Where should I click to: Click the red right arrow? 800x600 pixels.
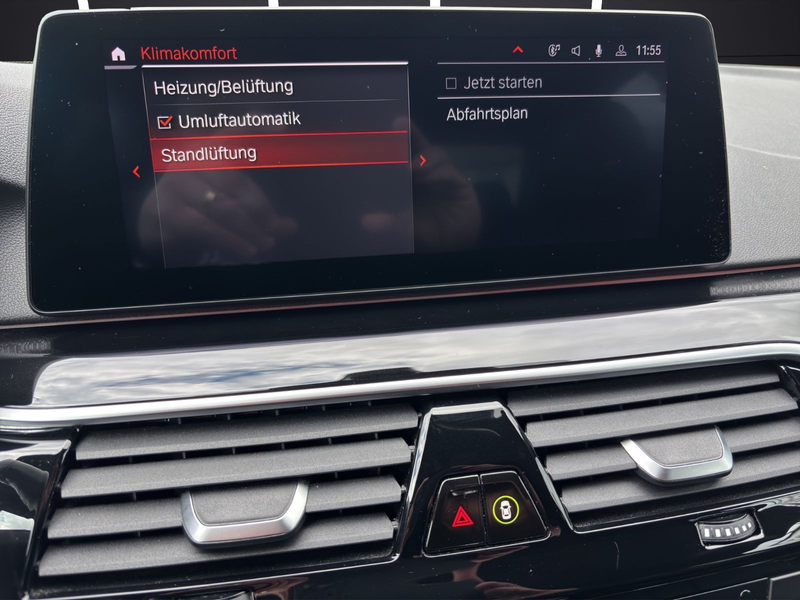point(423,160)
